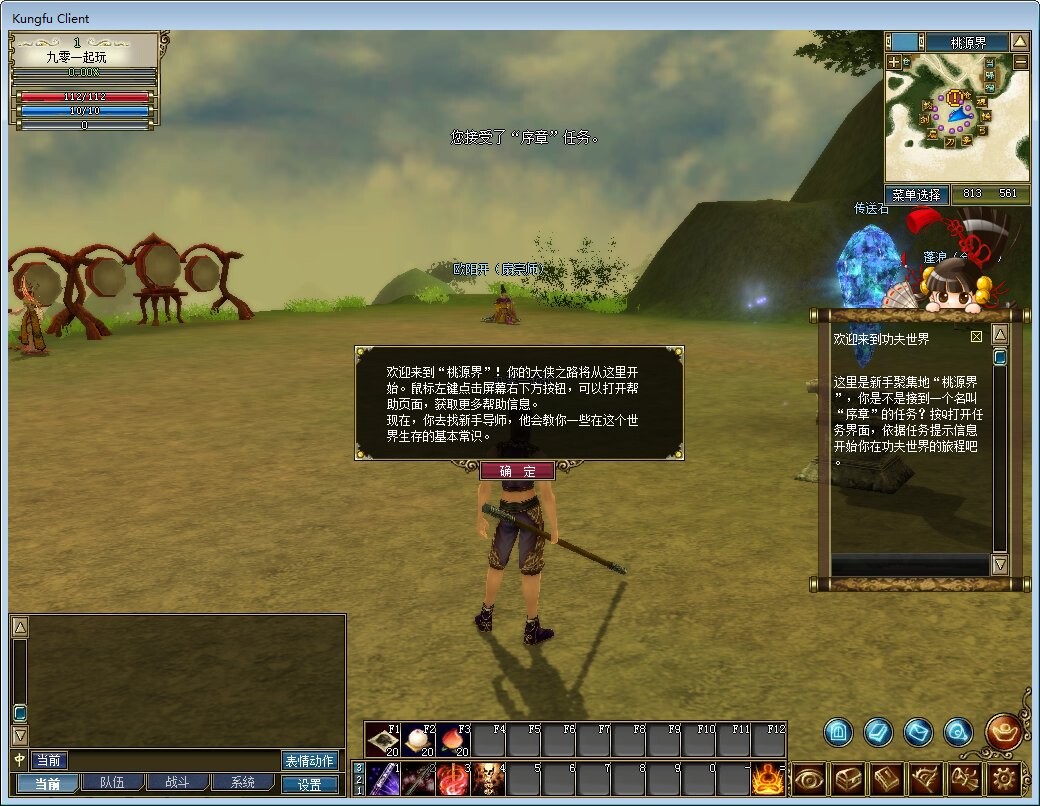Activate the flaming meditation skill icon
Screen dimensions: 1040x806
[768, 778]
